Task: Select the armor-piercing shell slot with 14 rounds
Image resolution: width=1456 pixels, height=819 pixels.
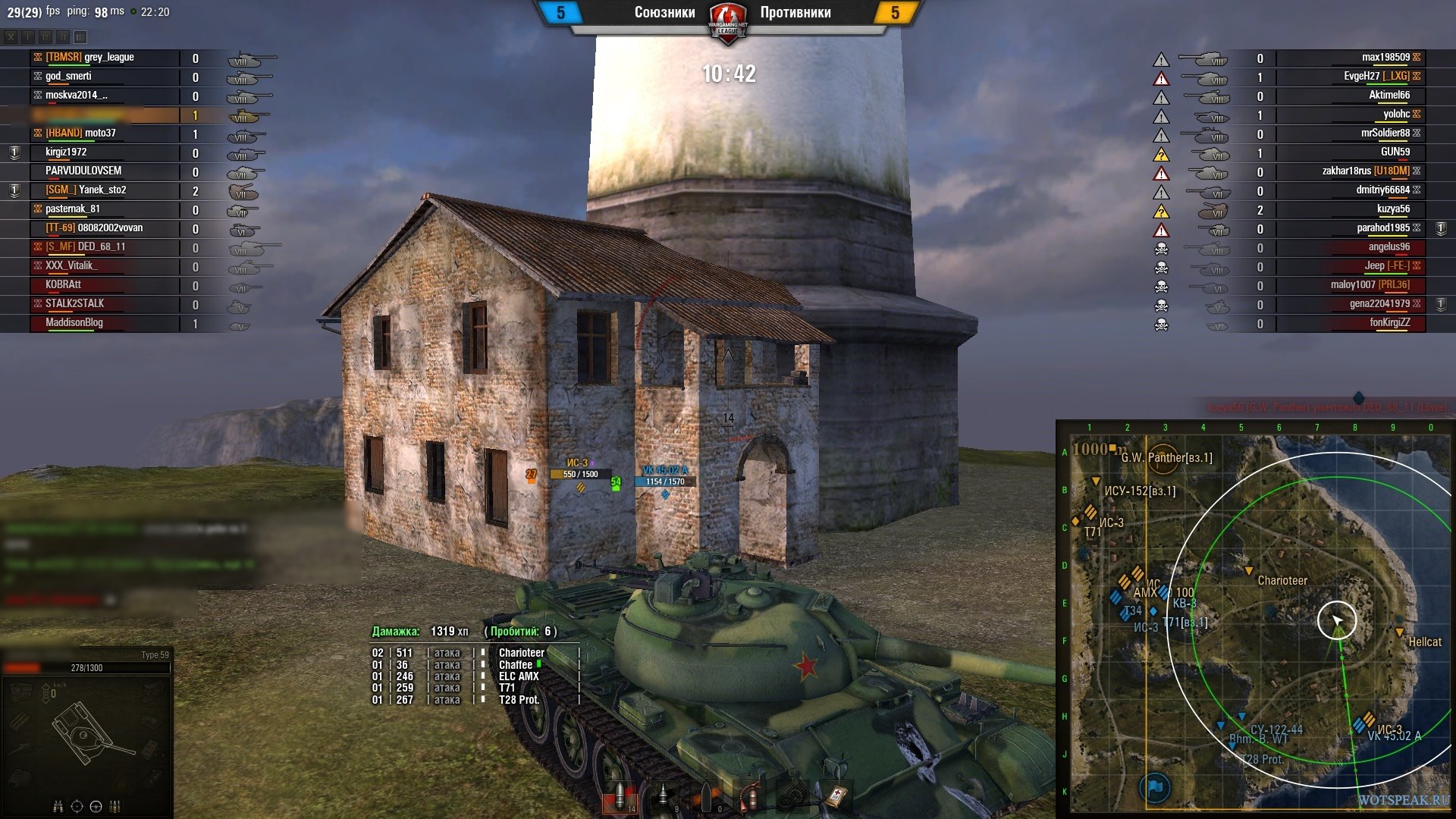Action: (x=620, y=796)
